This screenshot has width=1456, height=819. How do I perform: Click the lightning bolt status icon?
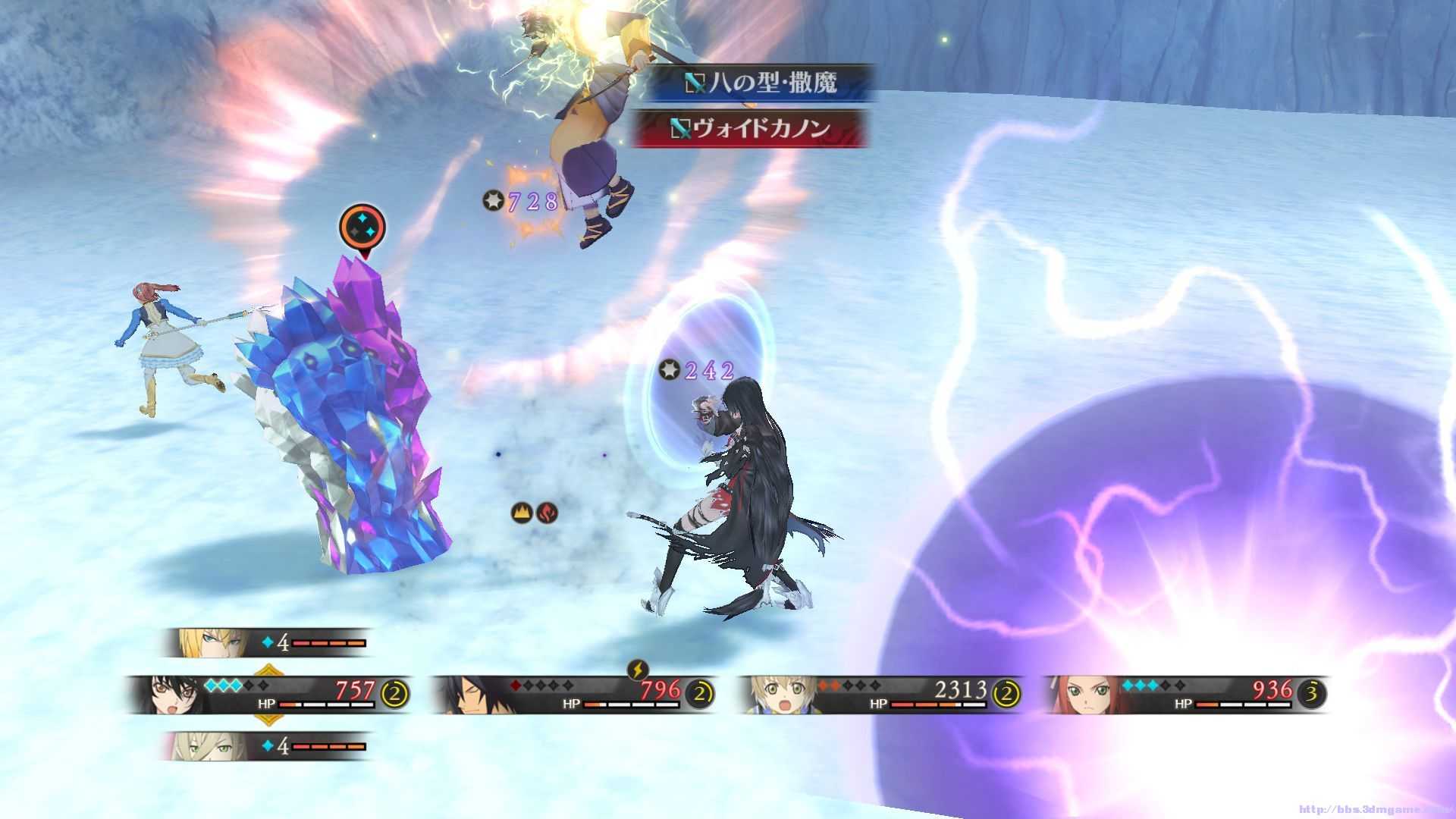pyautogui.click(x=638, y=670)
